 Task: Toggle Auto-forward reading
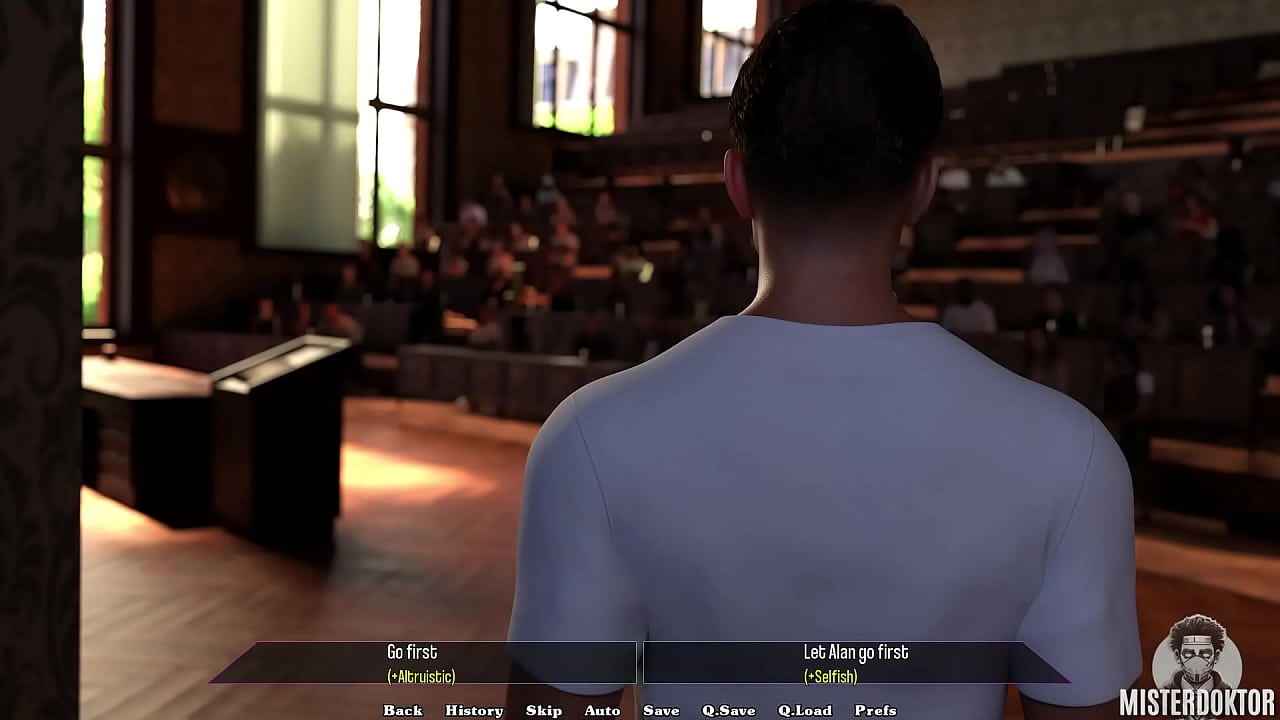602,711
